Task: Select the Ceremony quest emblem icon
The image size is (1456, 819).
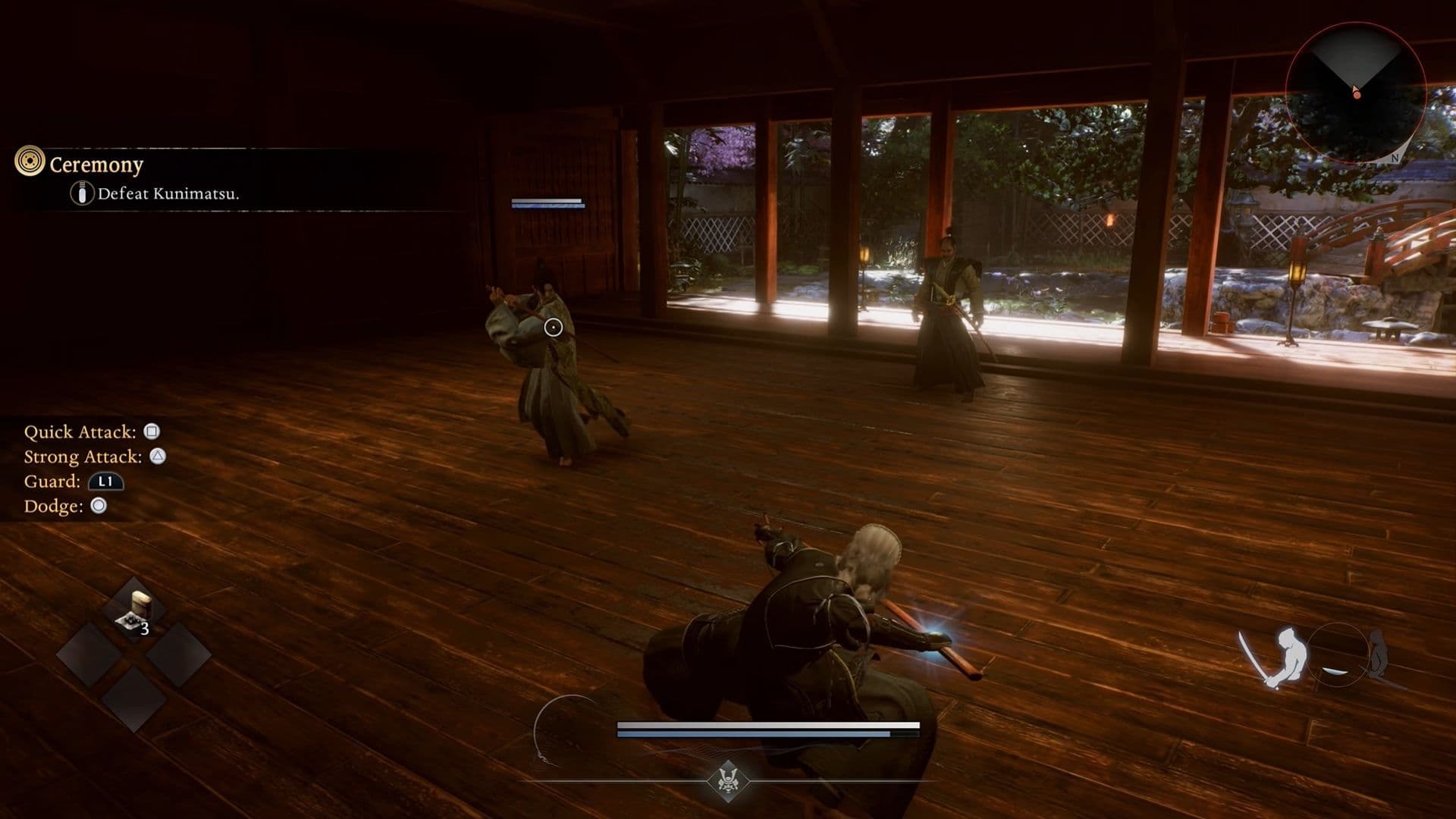Action: pyautogui.click(x=30, y=161)
